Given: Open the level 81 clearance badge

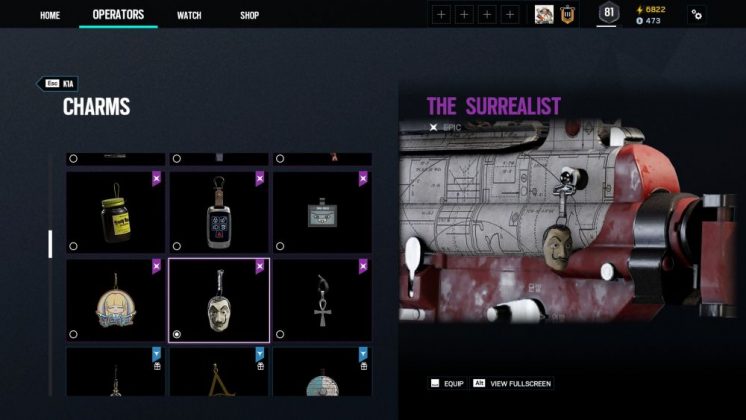Looking at the screenshot, I should coord(607,14).
